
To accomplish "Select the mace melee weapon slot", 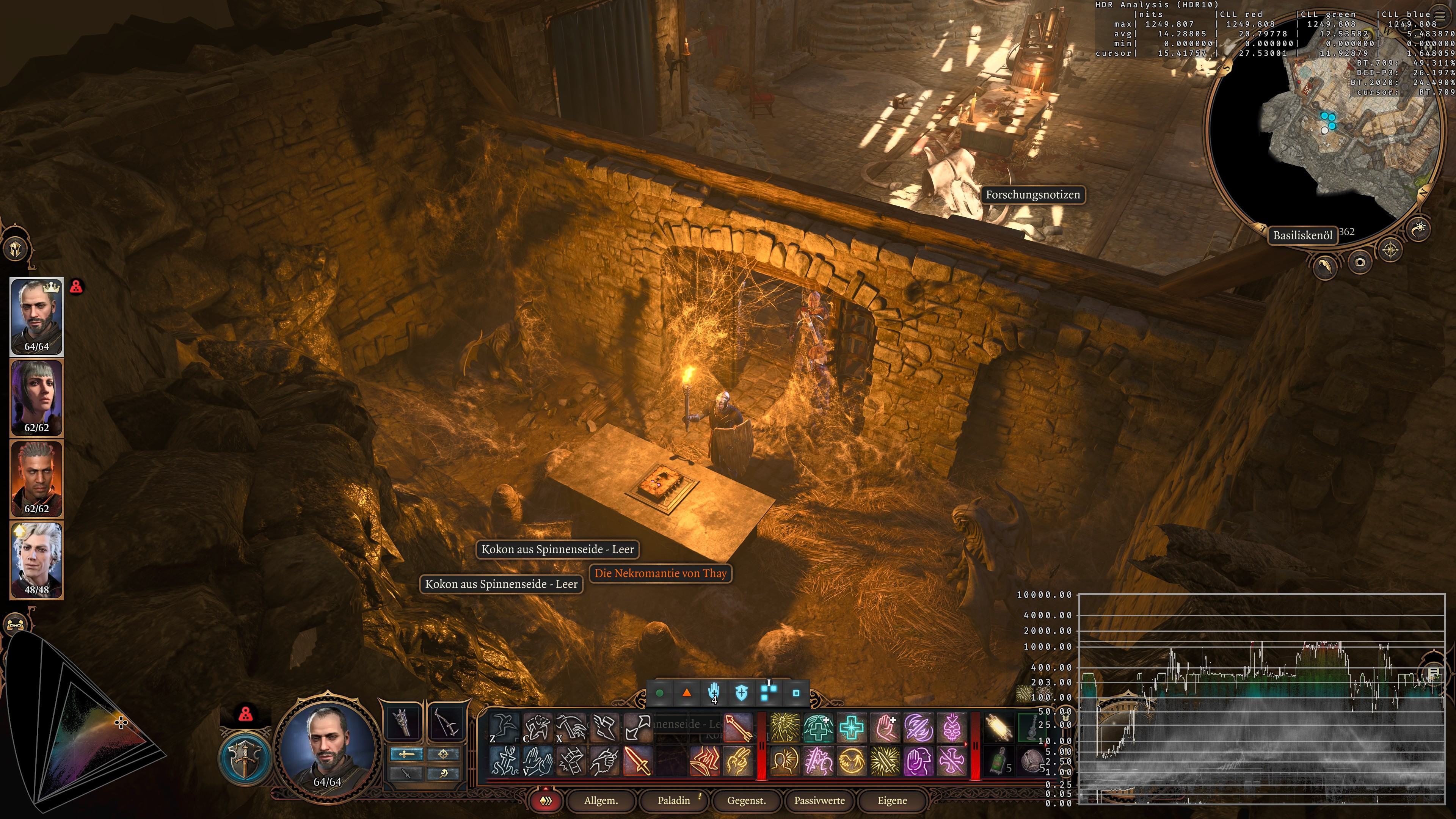I will pos(403,722).
